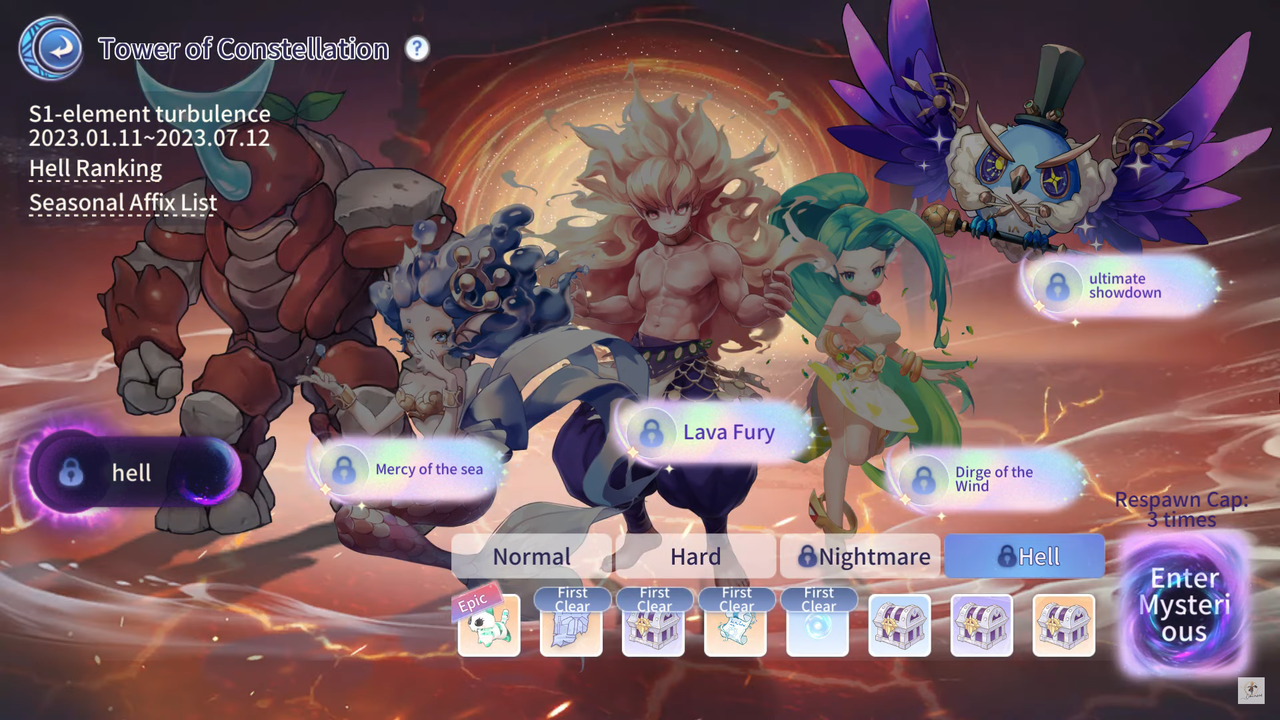Pick the Dirge of the Wind stage

coord(985,479)
